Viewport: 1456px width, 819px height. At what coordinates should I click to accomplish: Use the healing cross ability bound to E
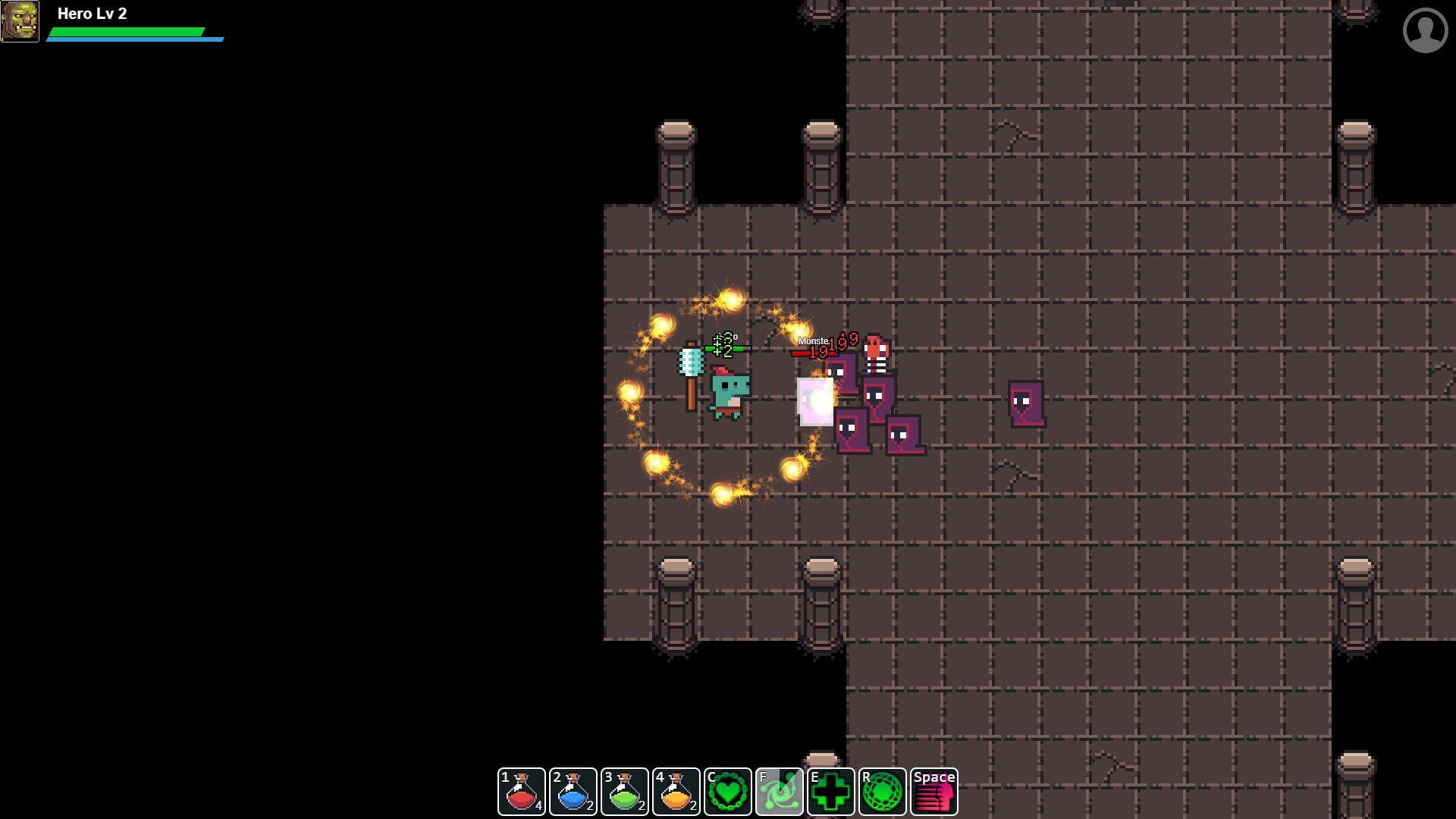[830, 791]
